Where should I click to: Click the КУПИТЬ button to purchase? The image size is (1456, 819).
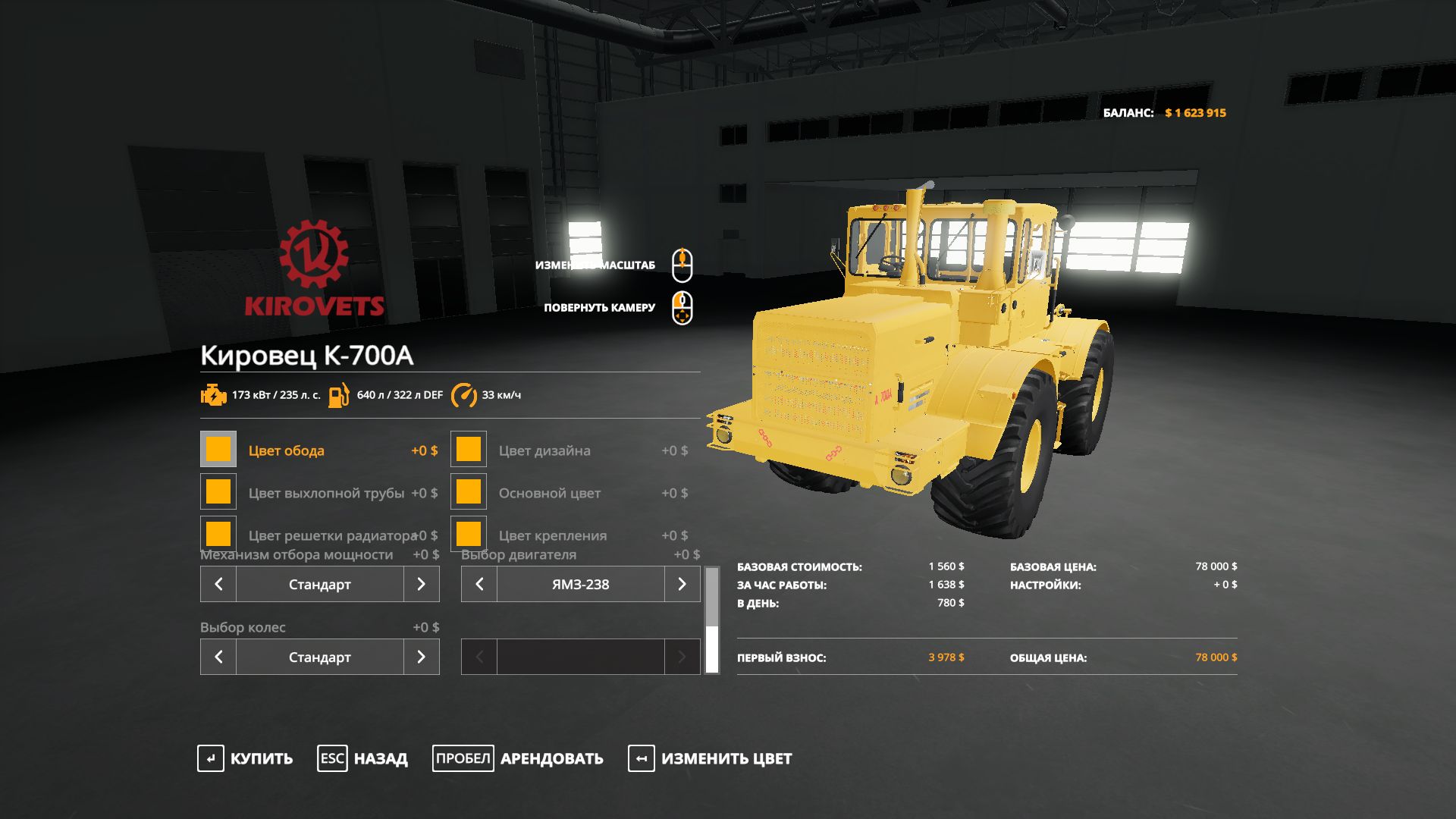[x=260, y=758]
